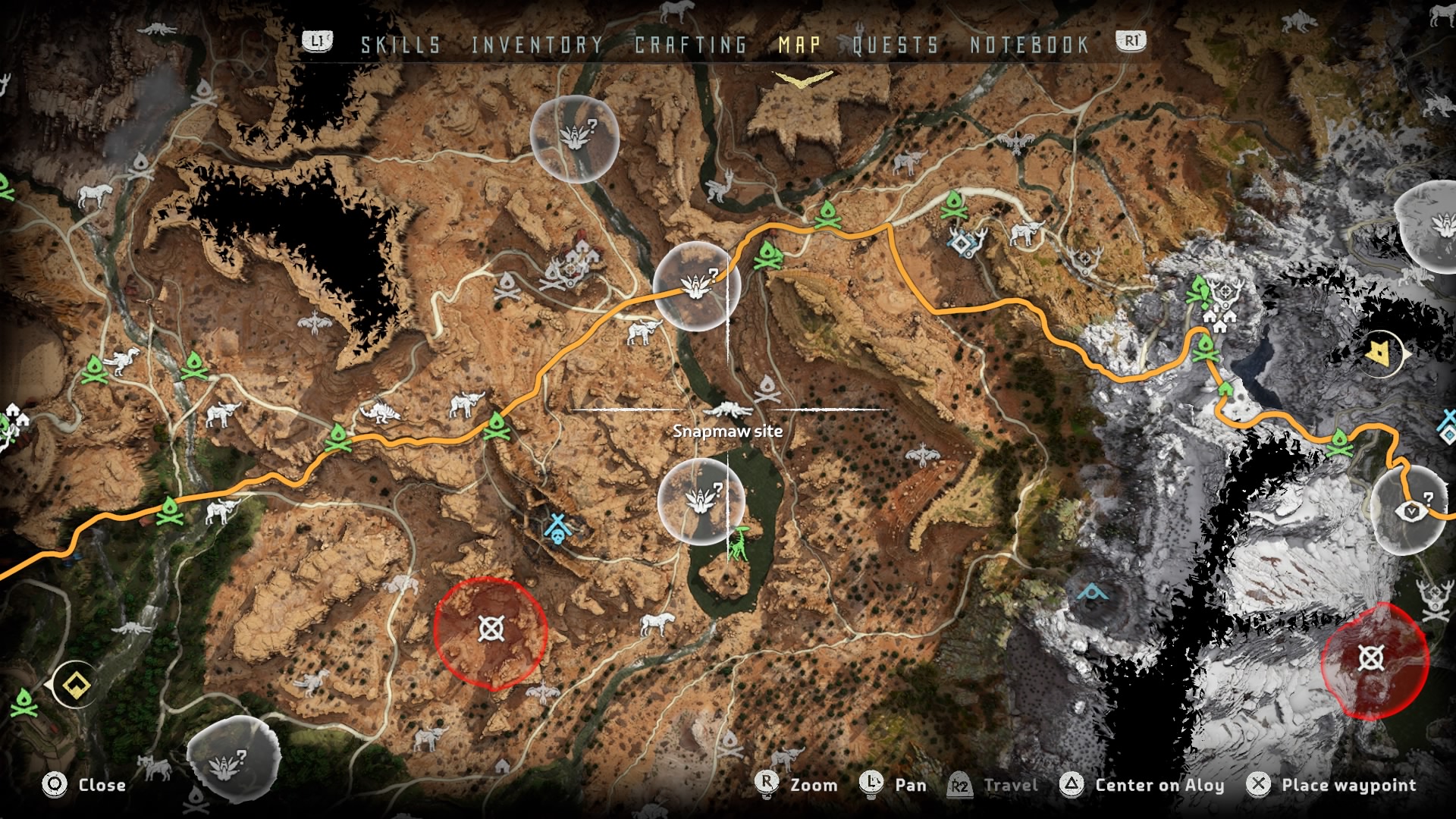This screenshot has width=1456, height=819.
Task: Open the Inventory tab
Action: 537,45
